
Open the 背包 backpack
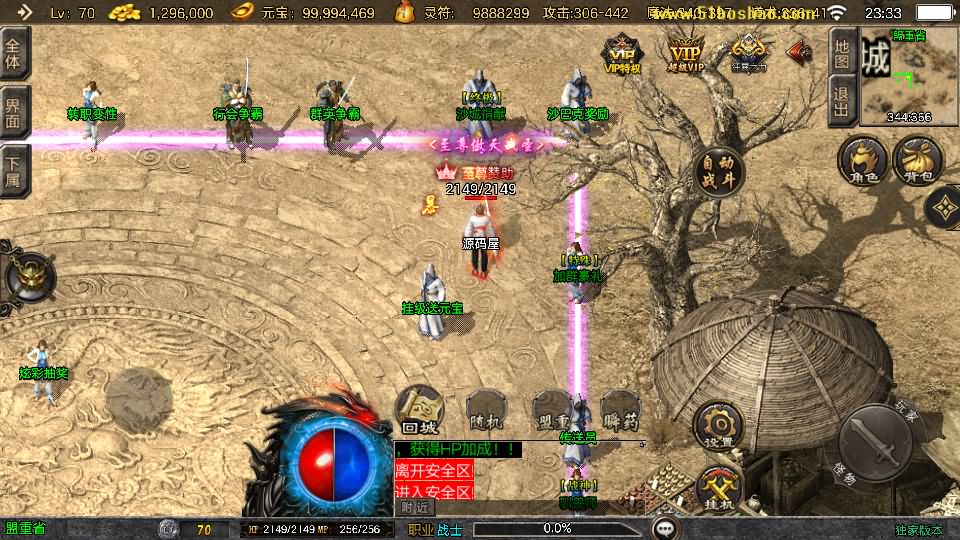coord(917,163)
